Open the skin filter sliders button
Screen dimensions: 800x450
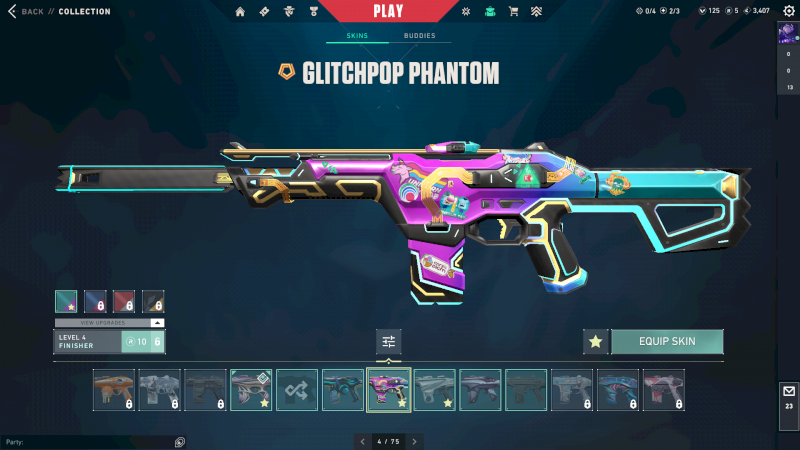389,342
